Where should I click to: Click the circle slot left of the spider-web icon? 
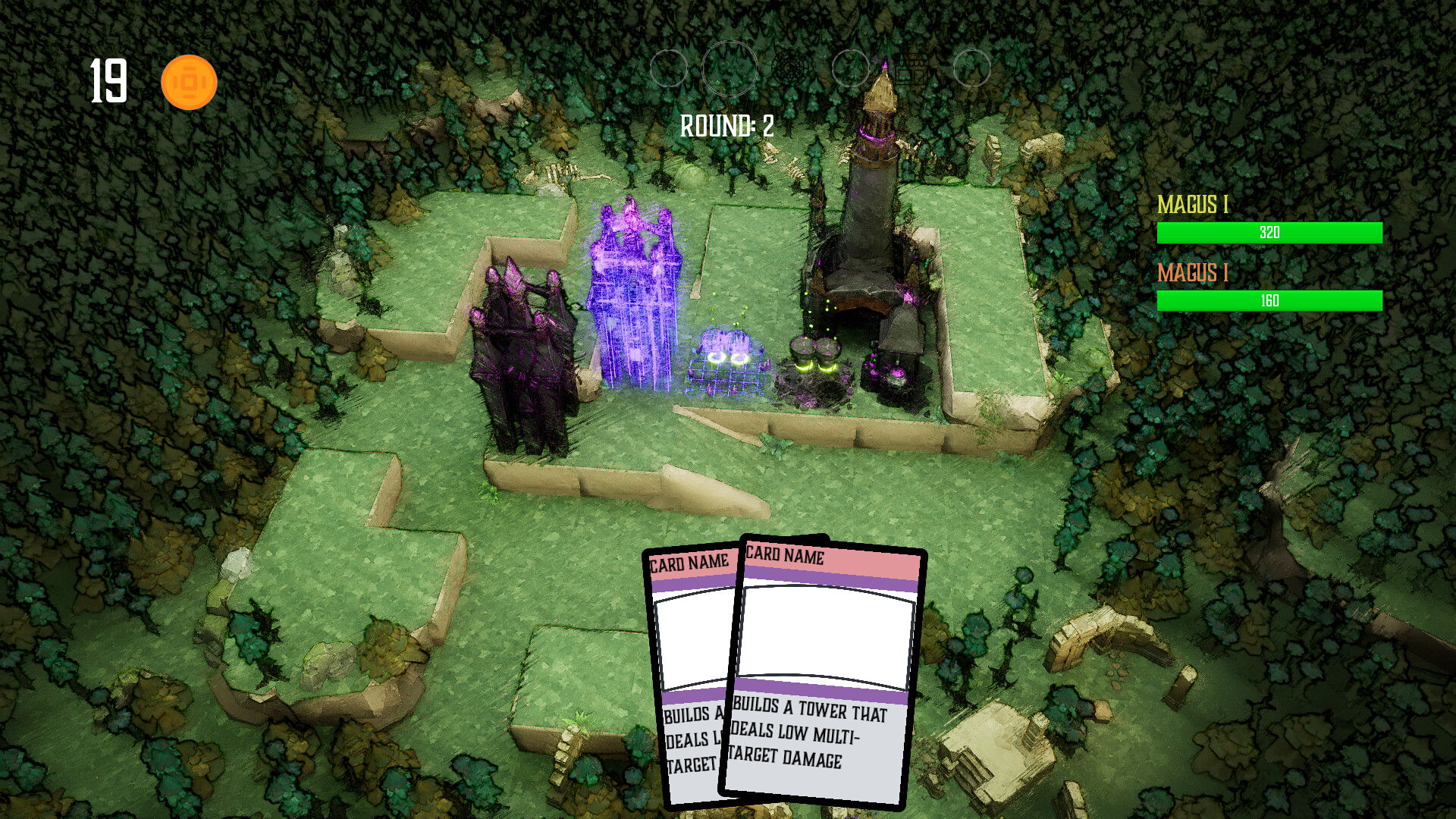(x=730, y=68)
